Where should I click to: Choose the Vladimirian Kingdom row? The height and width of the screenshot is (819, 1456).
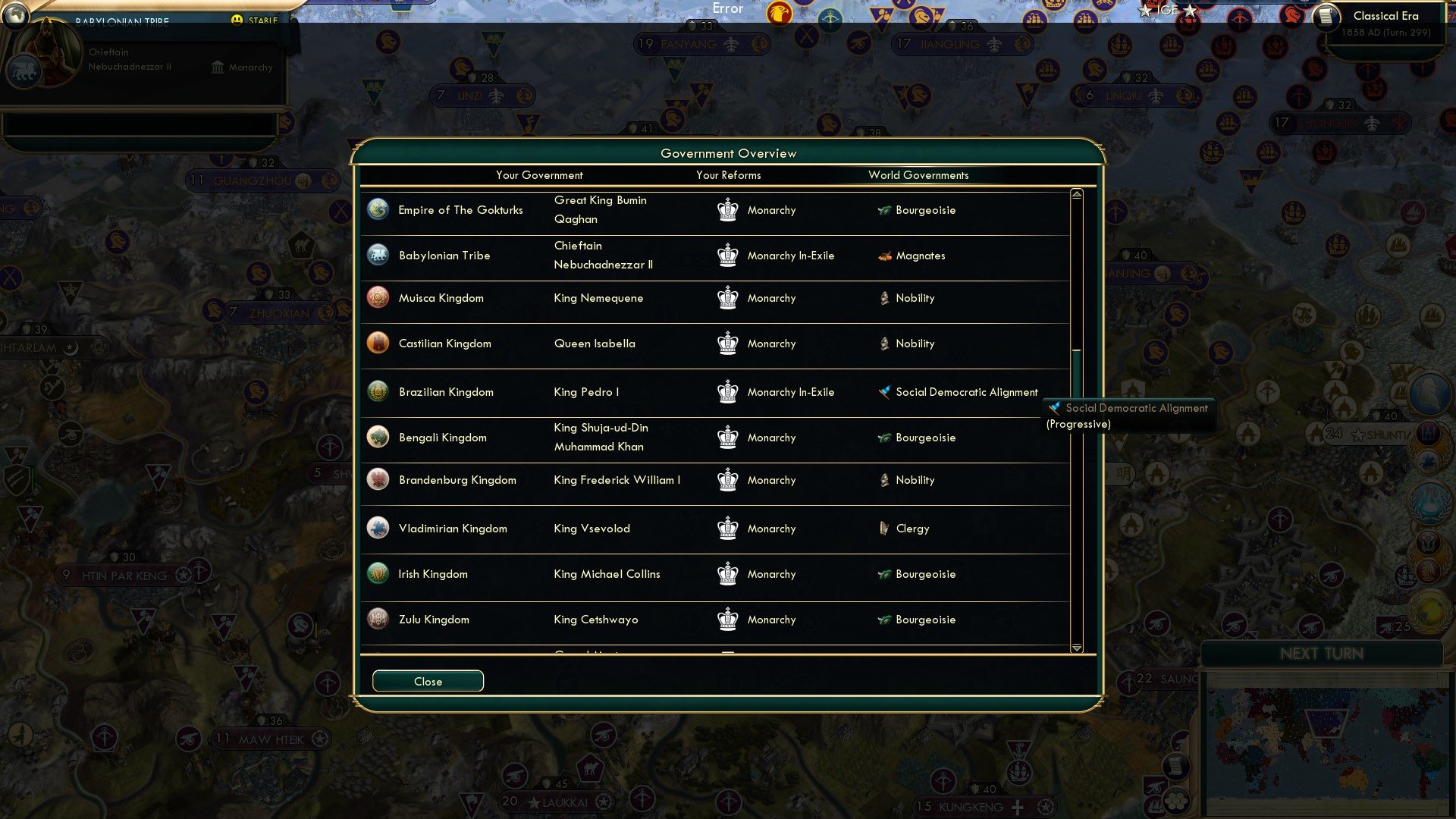[x=453, y=529]
